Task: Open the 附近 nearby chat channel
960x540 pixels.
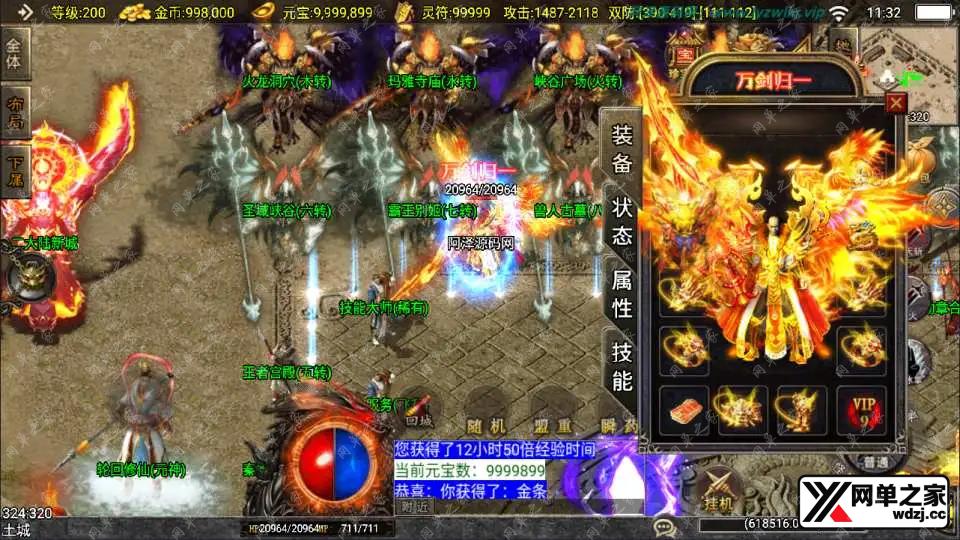Action: pos(409,507)
